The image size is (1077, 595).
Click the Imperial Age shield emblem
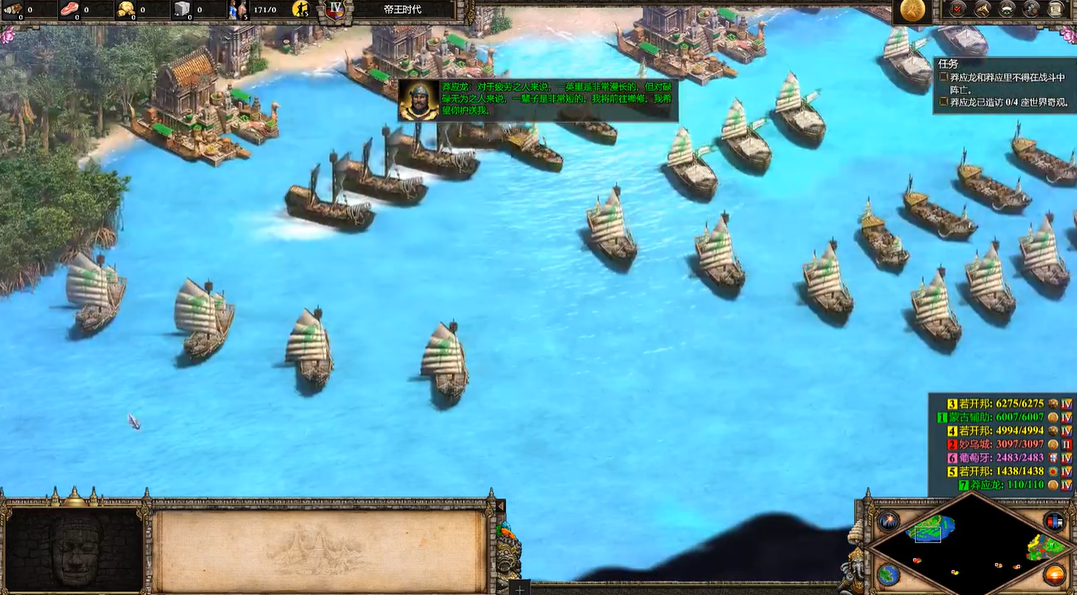(336, 11)
